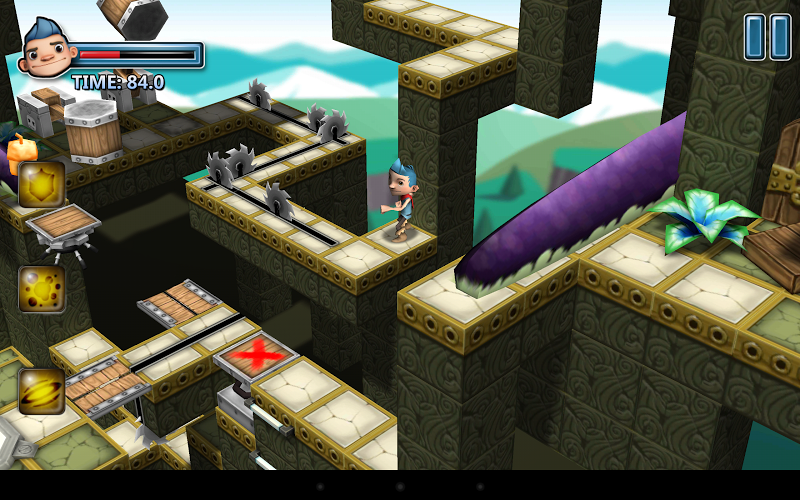Screen dimensions: 800x500
Task: Pause the game
Action: (x=767, y=37)
